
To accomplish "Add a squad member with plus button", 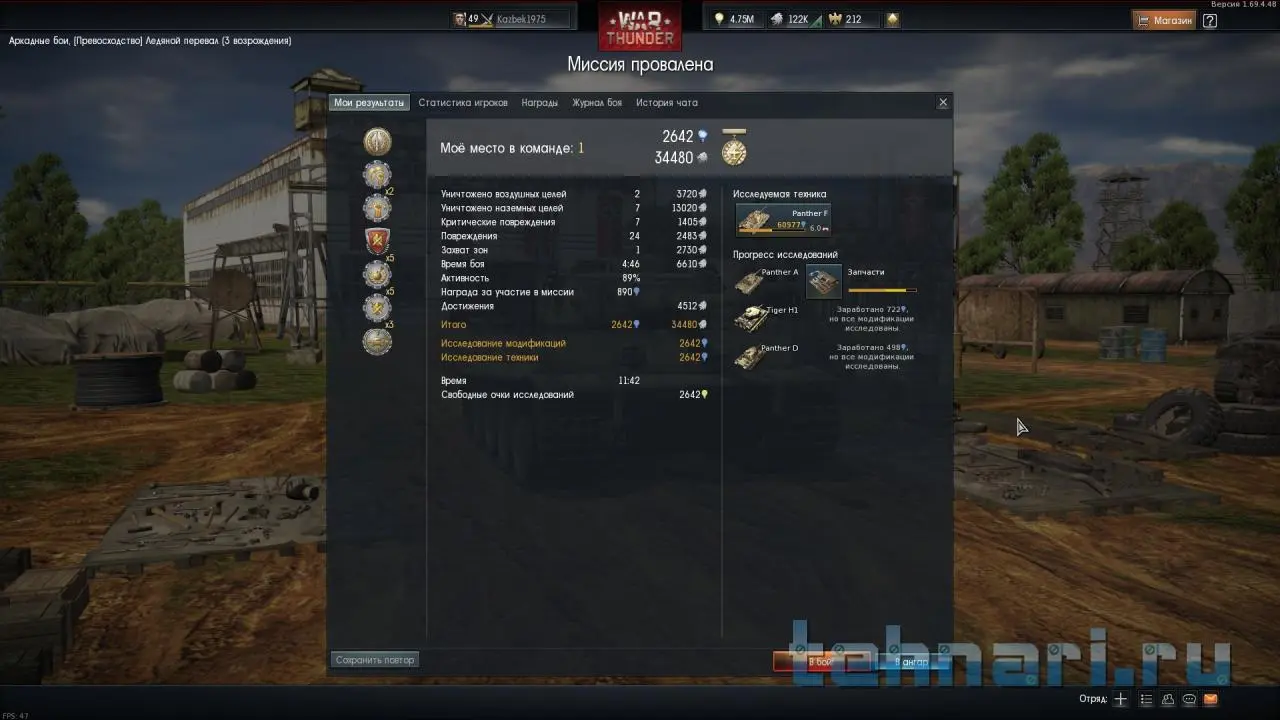I will [1121, 699].
